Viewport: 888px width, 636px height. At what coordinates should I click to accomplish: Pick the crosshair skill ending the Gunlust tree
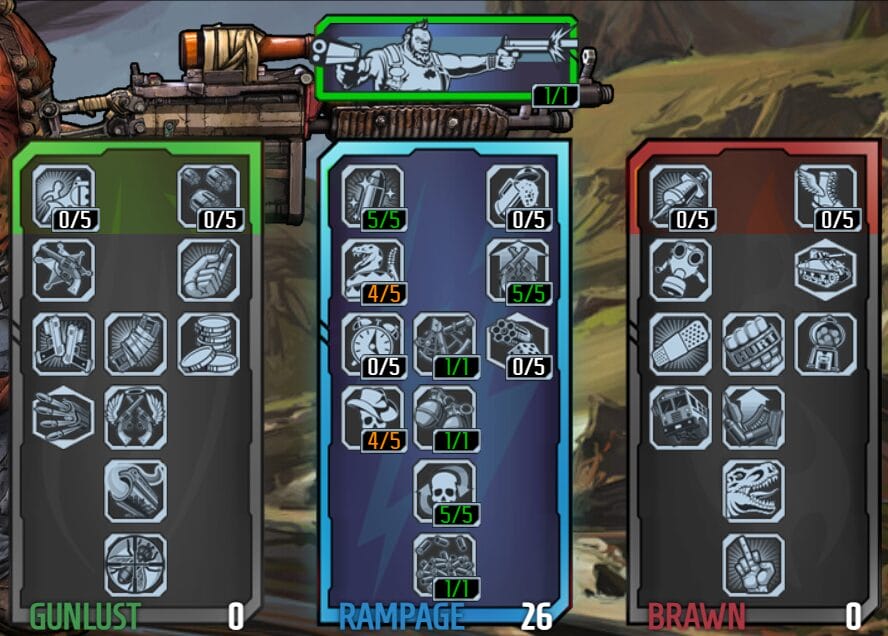(x=135, y=564)
